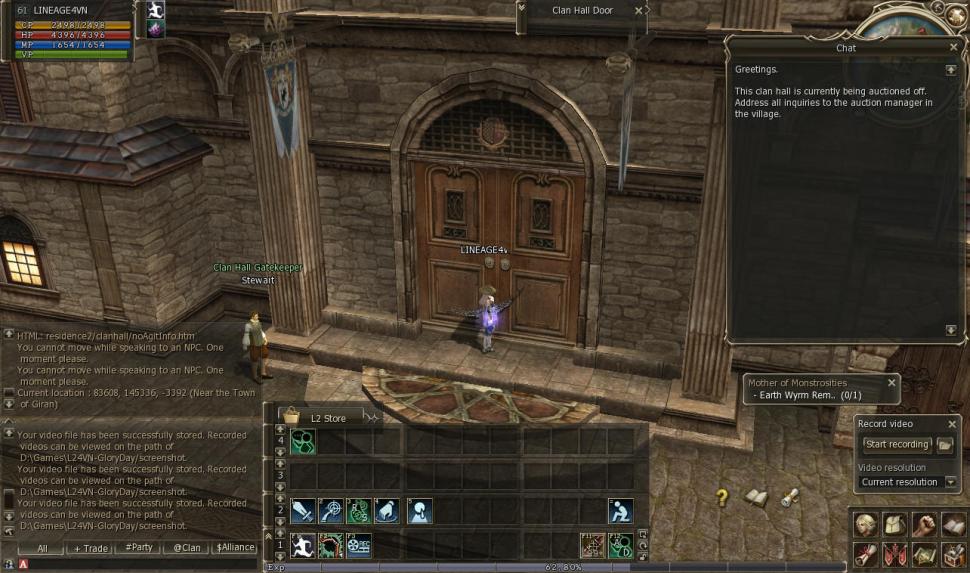Open the L2 Store
The height and width of the screenshot is (573, 970).
(x=327, y=417)
